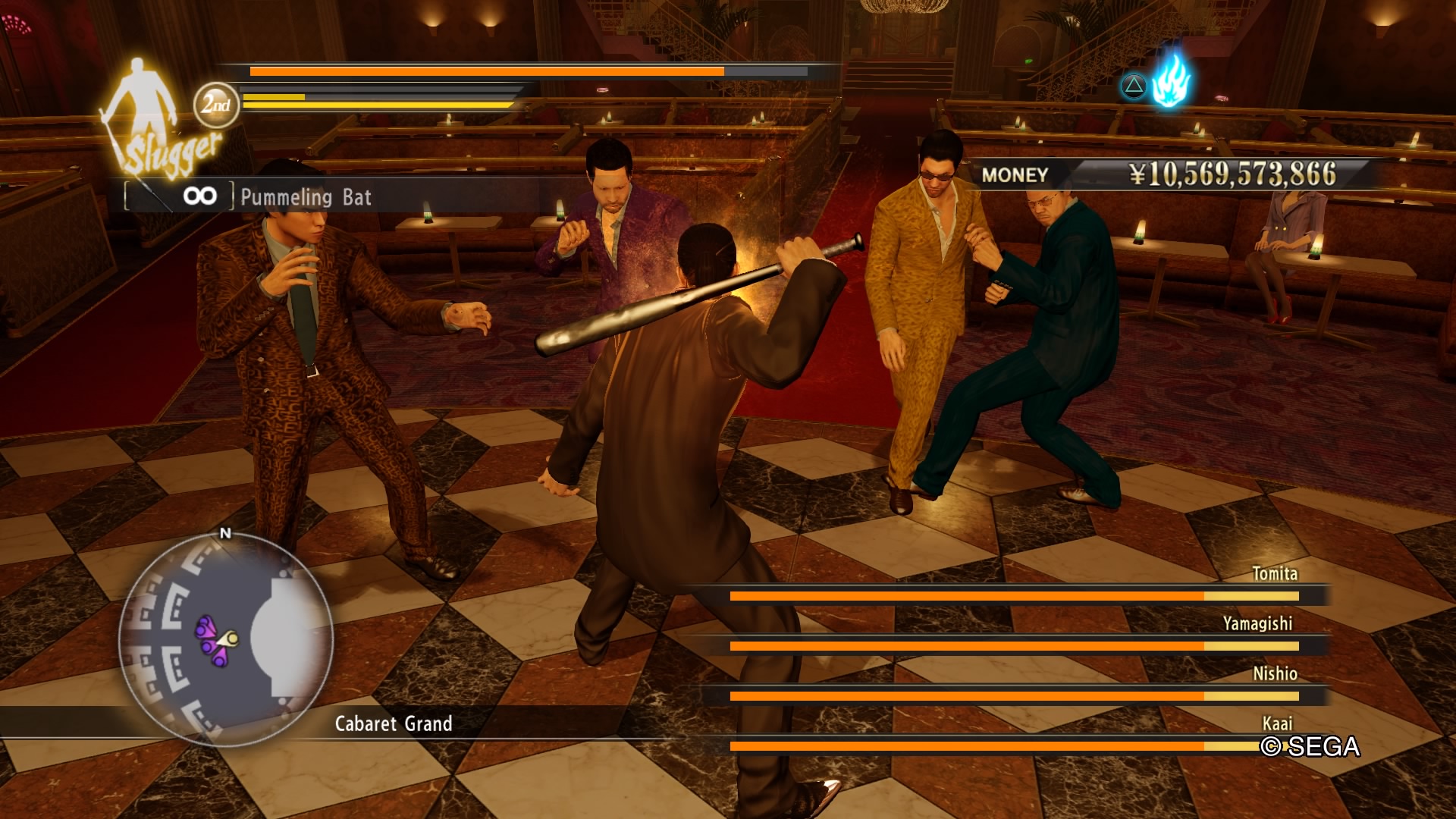Activate the blue flame heat action icon
Screen dimensions: 1456x819
click(x=1171, y=81)
